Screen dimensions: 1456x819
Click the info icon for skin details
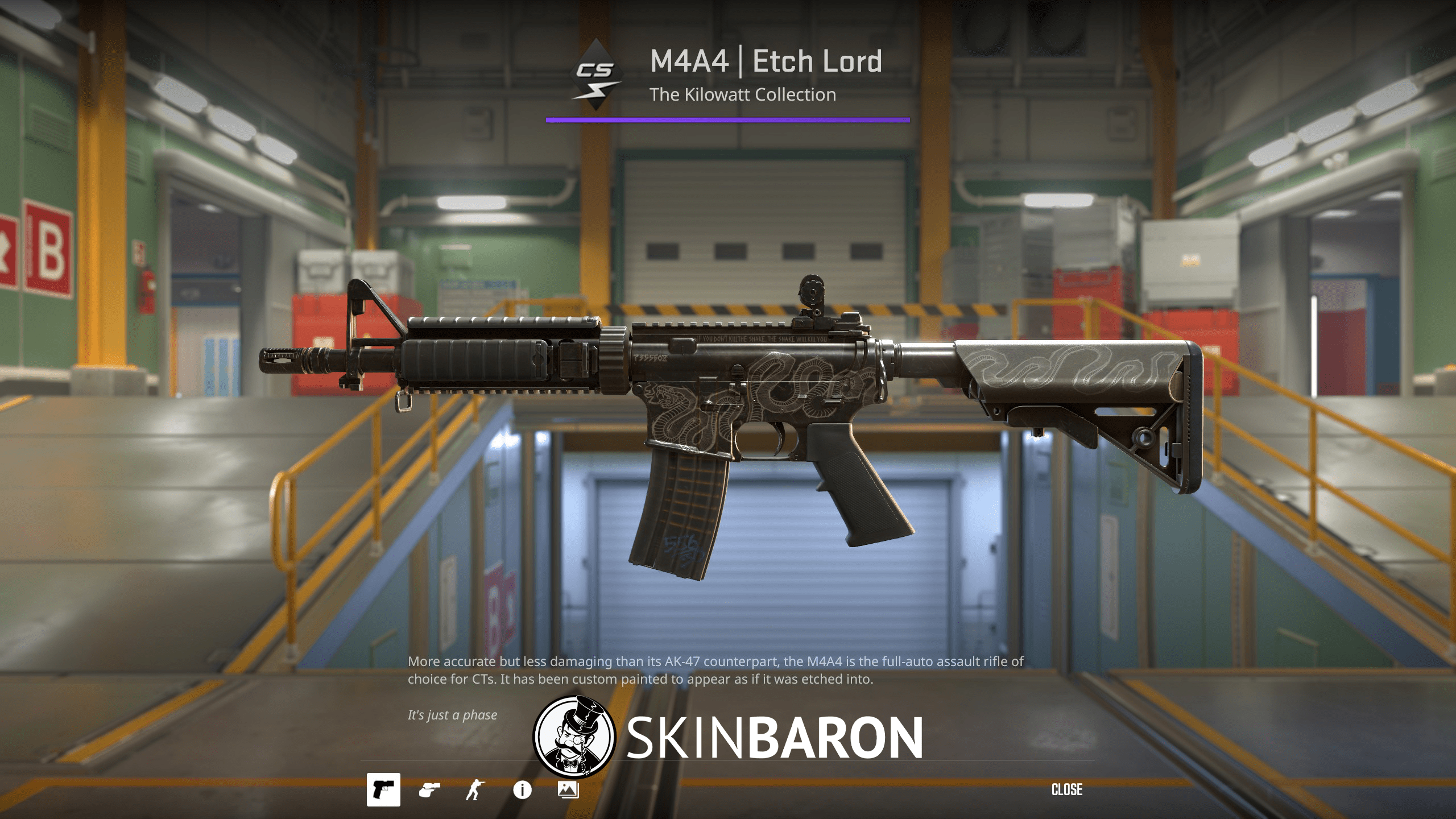[x=522, y=789]
